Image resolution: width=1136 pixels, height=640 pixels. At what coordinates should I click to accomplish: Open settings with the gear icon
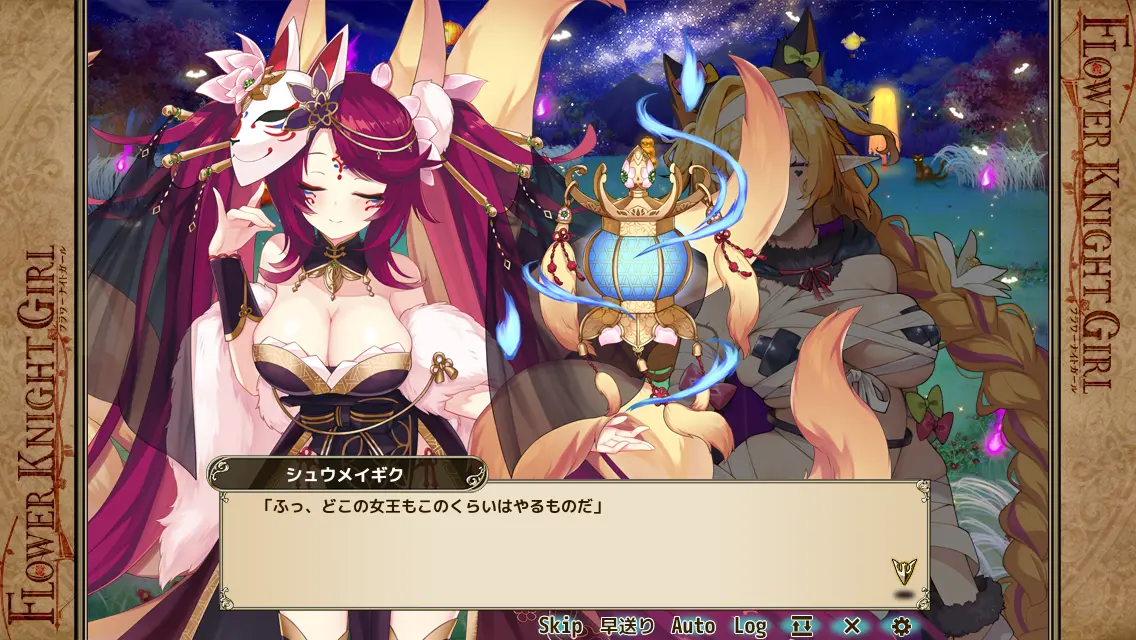pyautogui.click(x=901, y=626)
